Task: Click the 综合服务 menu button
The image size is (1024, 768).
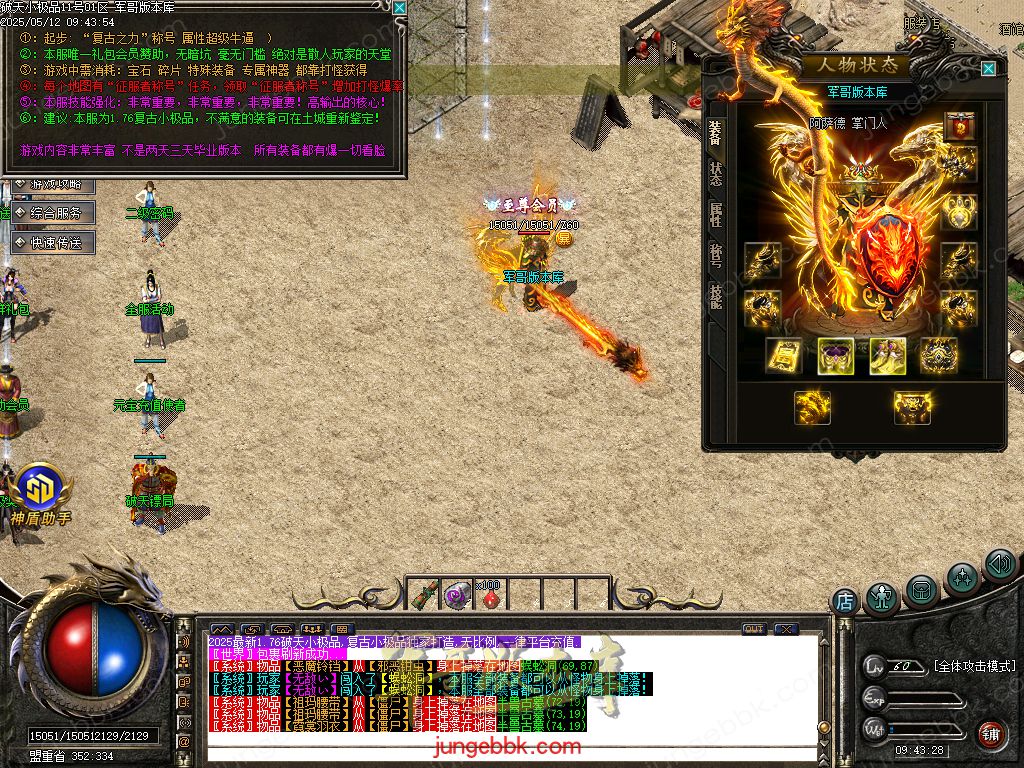Action: (55, 213)
